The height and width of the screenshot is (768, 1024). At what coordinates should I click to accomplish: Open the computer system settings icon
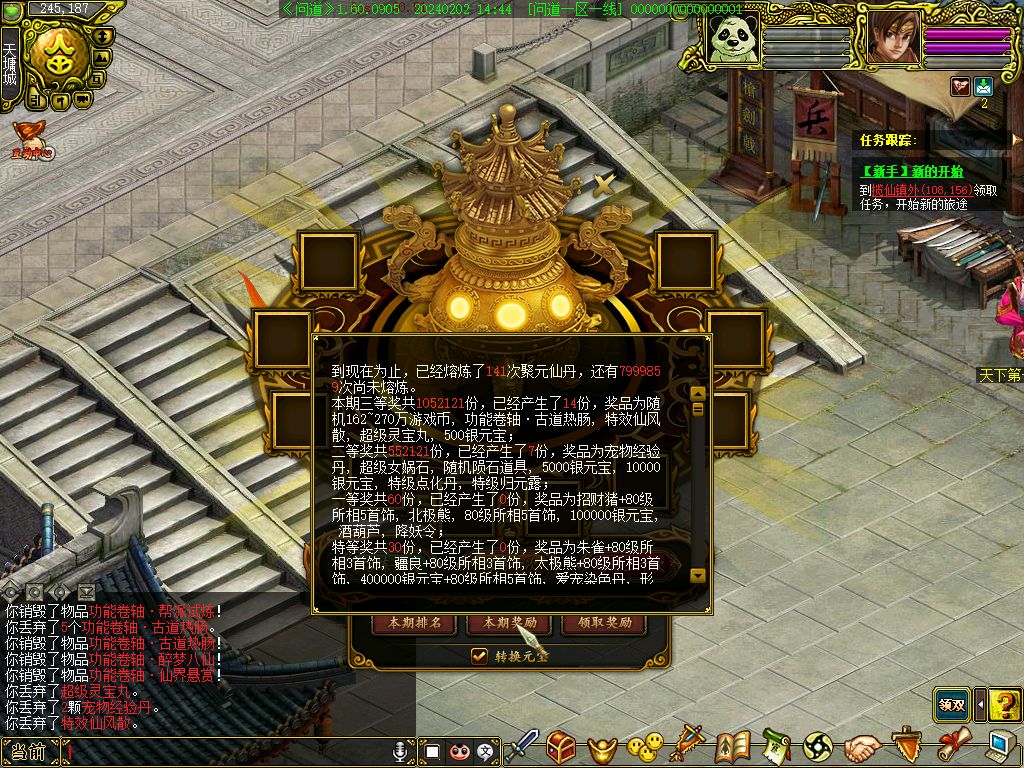[998, 747]
